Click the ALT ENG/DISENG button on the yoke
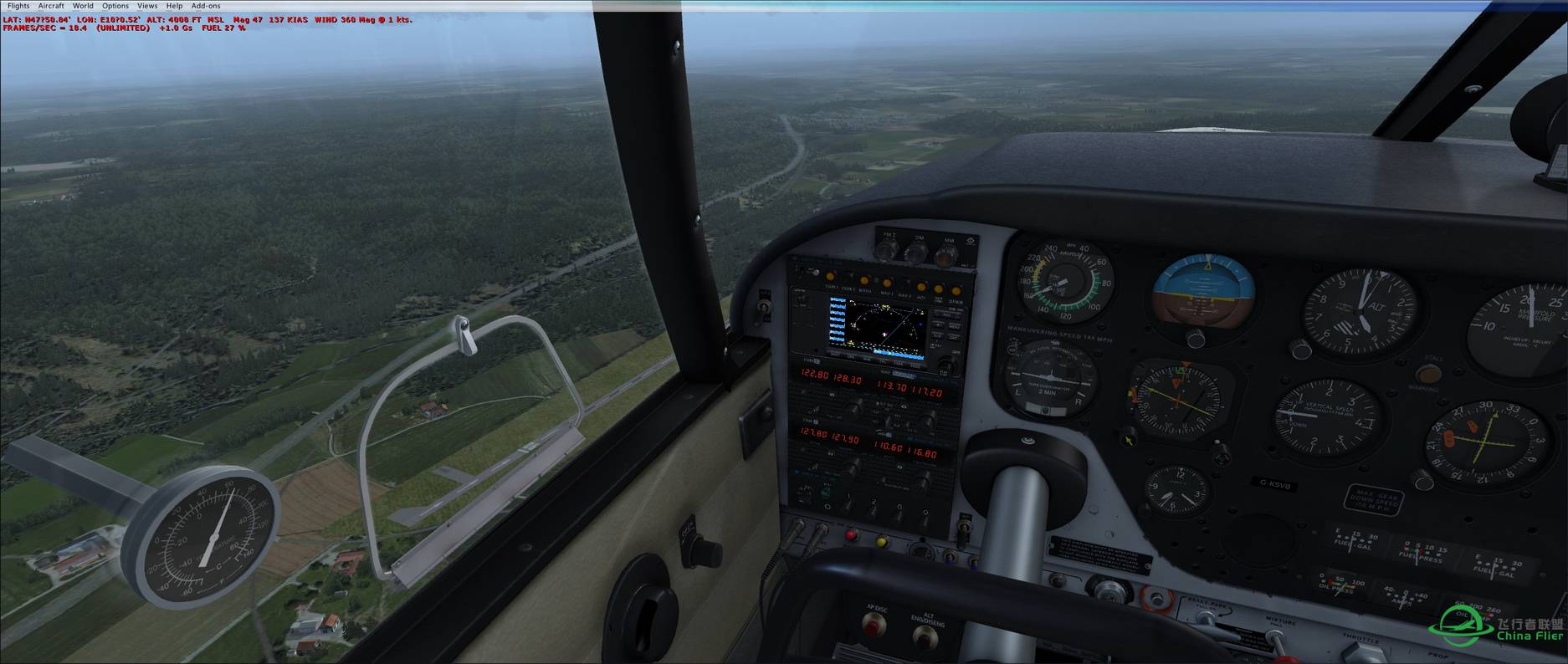The width and height of the screenshot is (1568, 664). pos(925,637)
